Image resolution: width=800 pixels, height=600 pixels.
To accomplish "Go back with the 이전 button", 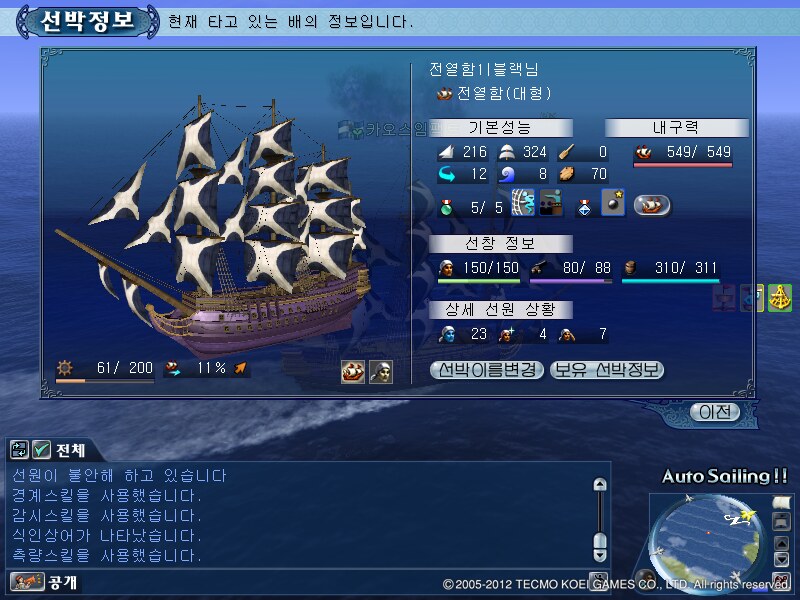I will click(716, 411).
